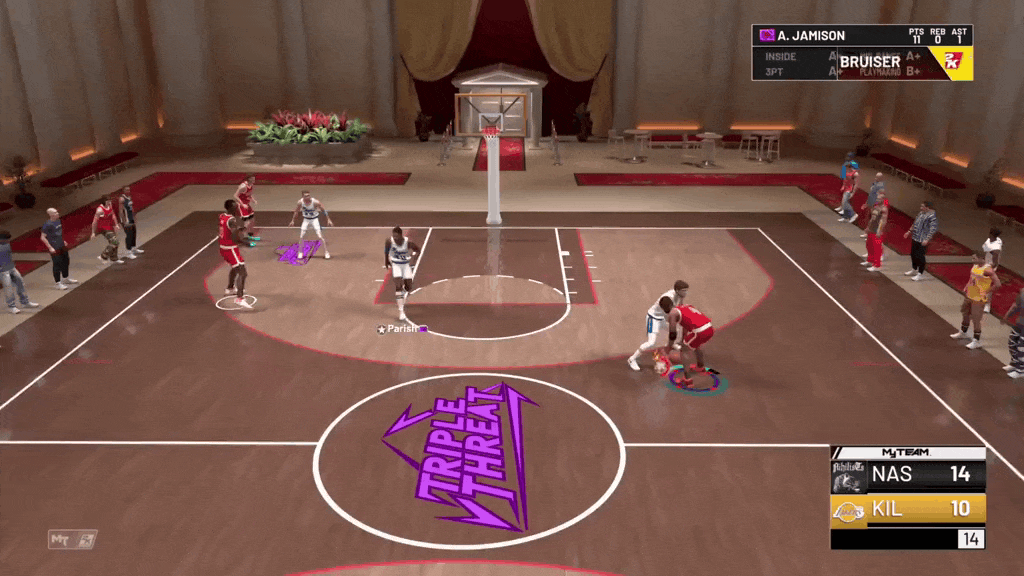
Task: Select the A. Jamison player name banner
Action: coord(810,35)
